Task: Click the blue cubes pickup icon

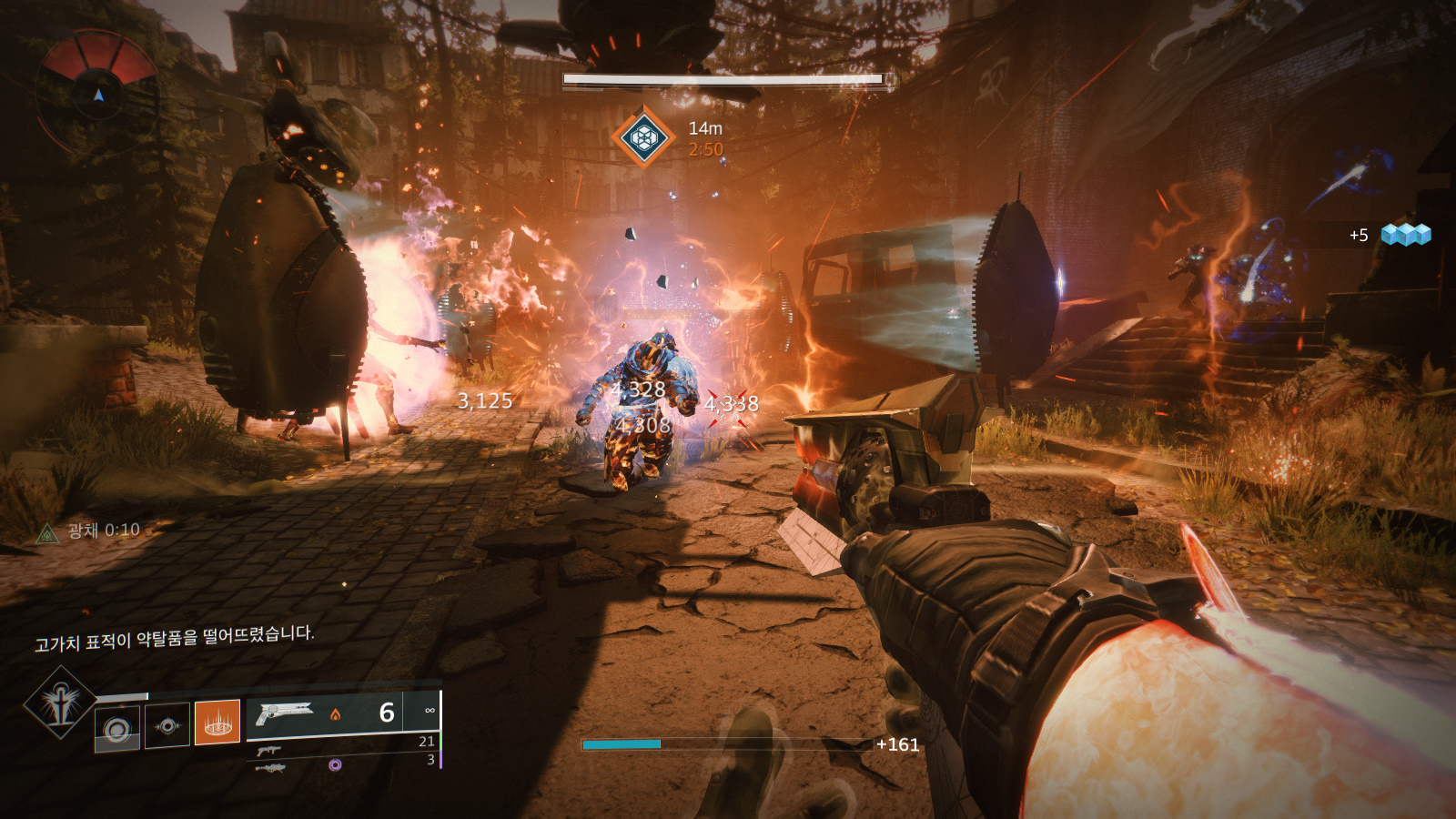Action: tap(1405, 235)
